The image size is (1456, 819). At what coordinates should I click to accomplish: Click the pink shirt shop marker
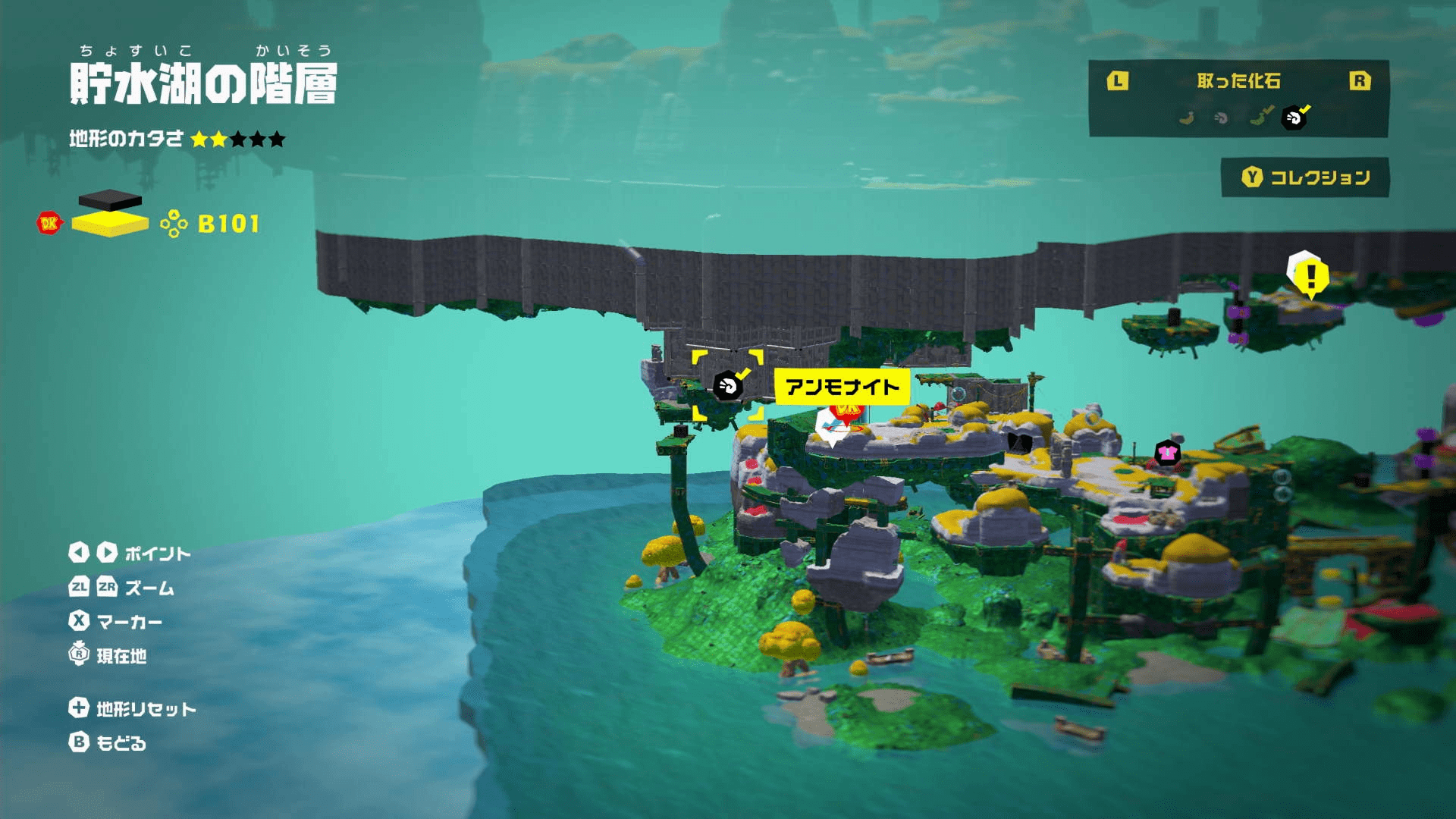click(x=1167, y=453)
